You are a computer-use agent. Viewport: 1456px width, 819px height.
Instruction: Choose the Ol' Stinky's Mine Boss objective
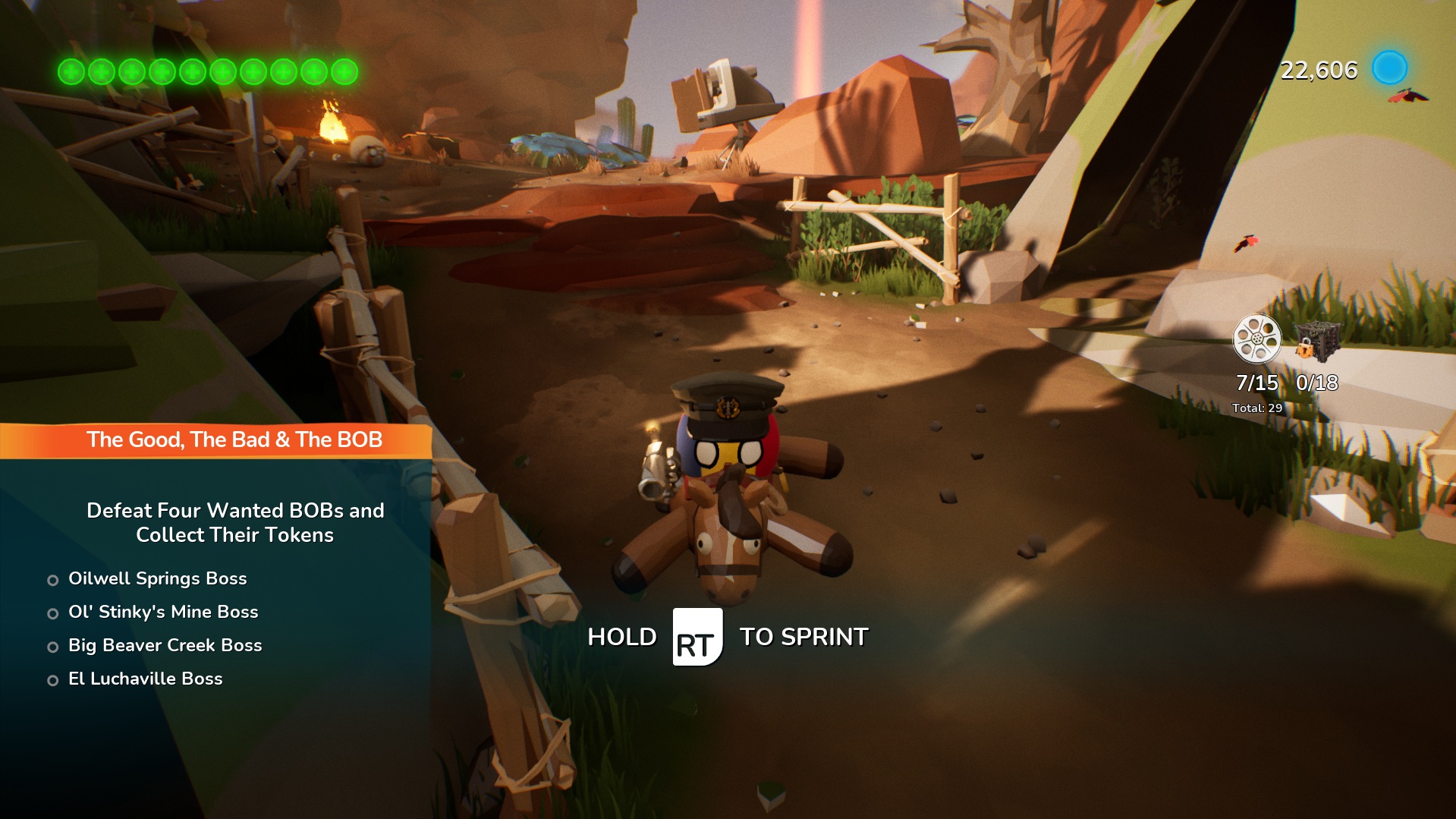coord(163,613)
